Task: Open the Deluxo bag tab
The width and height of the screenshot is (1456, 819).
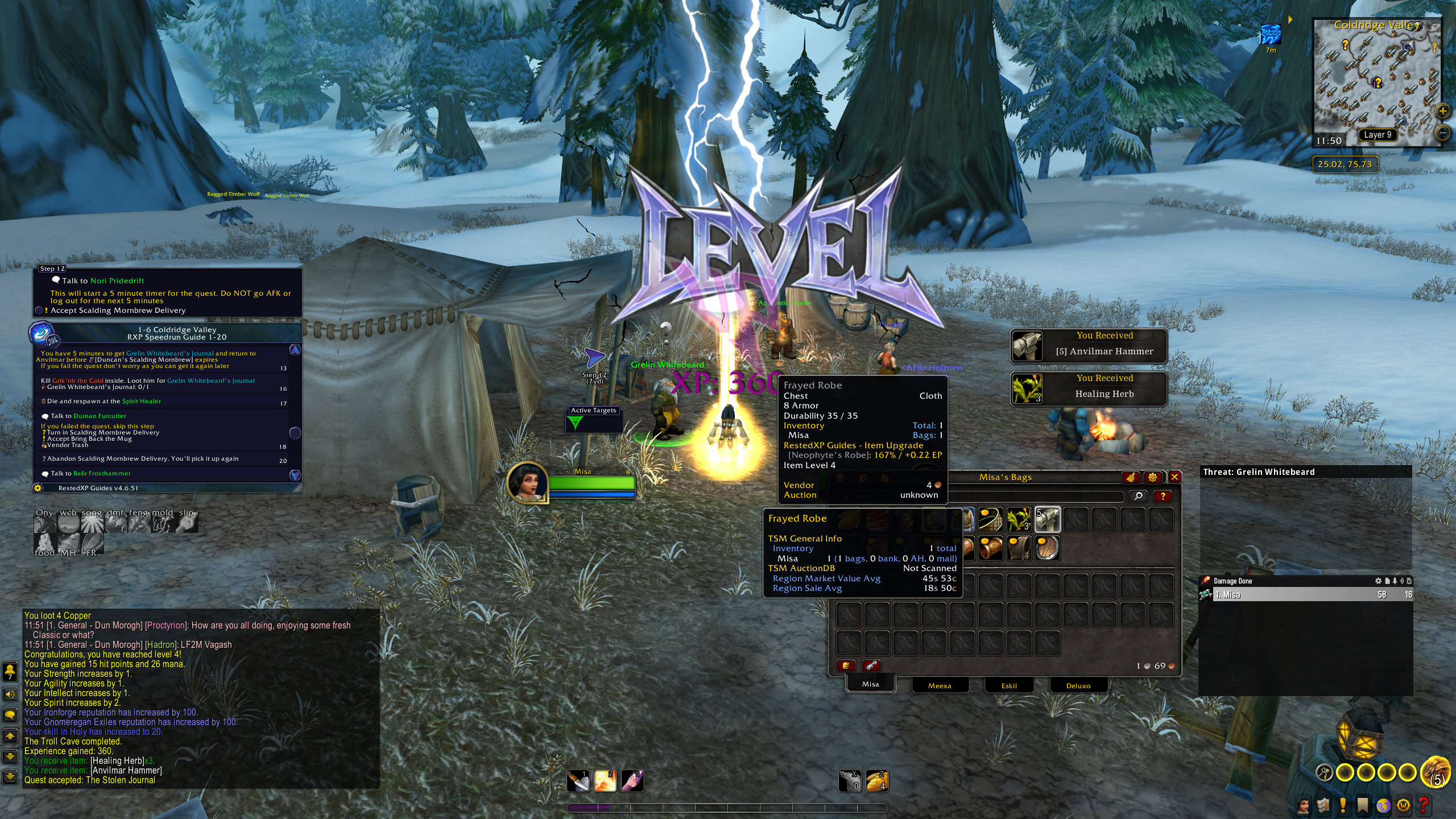Action: (x=1078, y=685)
